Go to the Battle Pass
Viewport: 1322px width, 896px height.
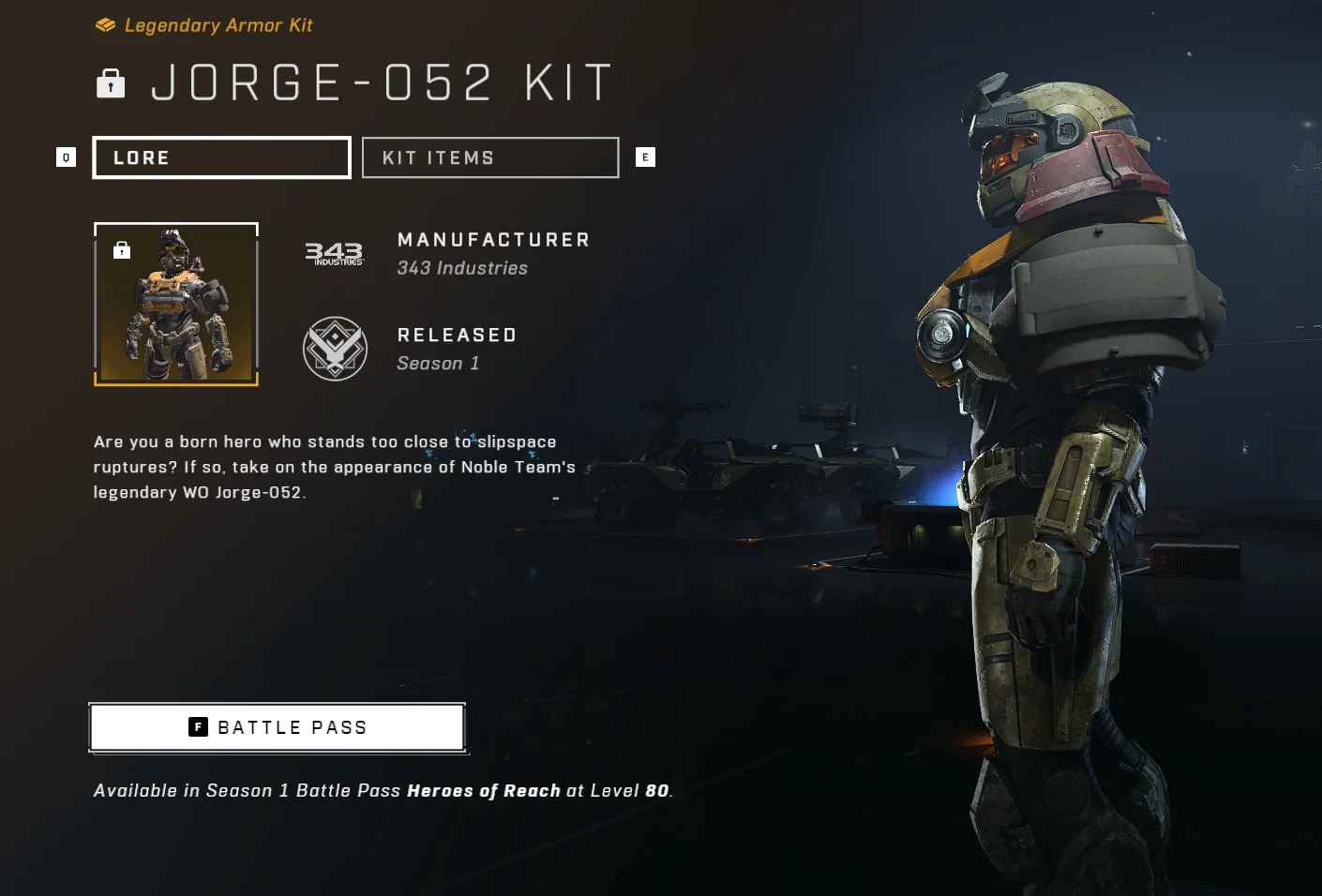click(x=278, y=727)
